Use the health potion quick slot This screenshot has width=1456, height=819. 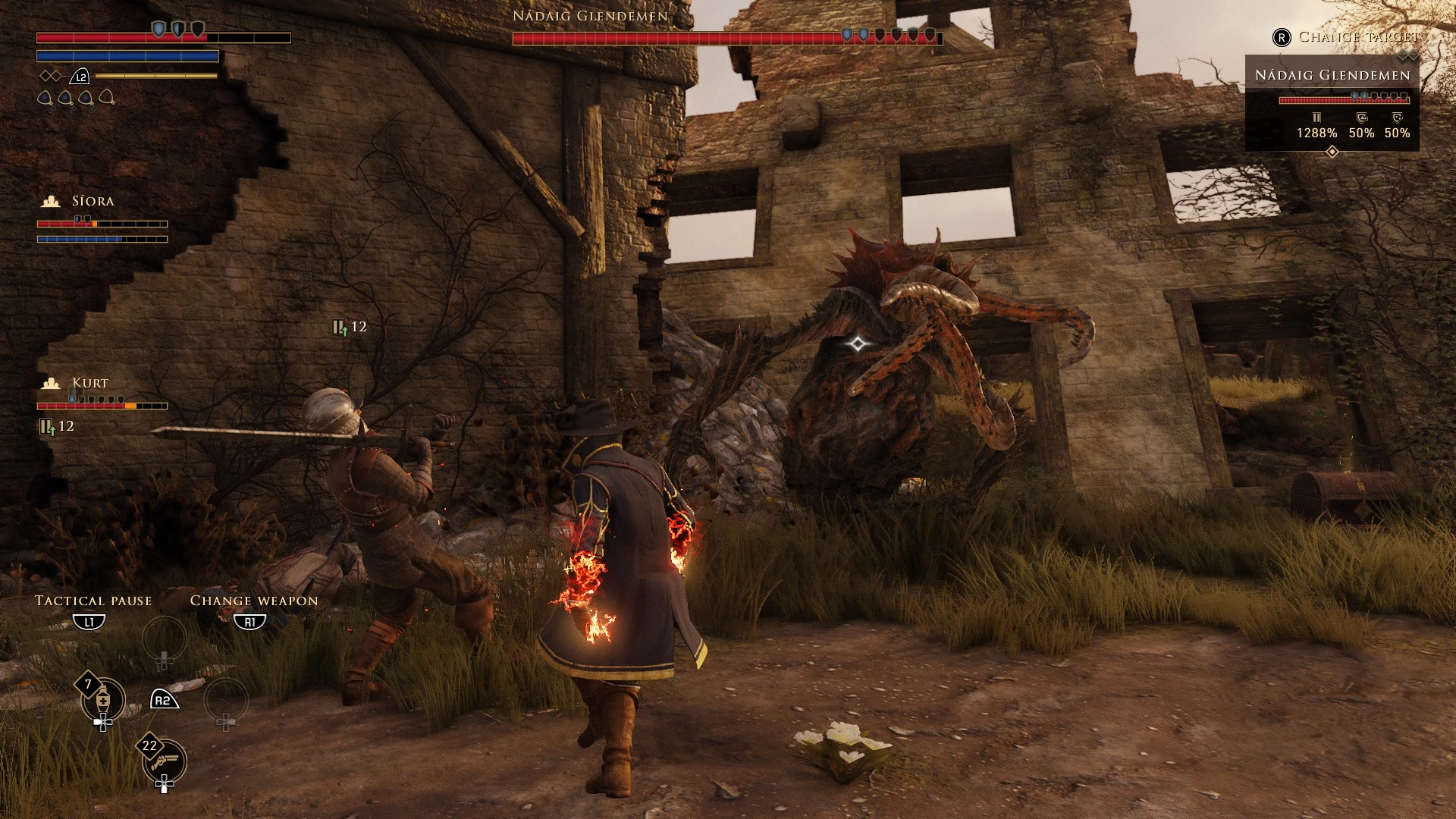point(103,700)
